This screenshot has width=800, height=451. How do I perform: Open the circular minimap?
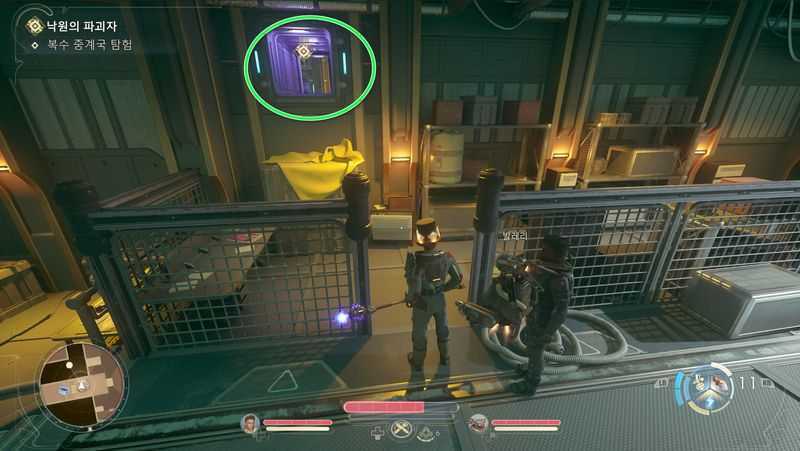(x=81, y=387)
